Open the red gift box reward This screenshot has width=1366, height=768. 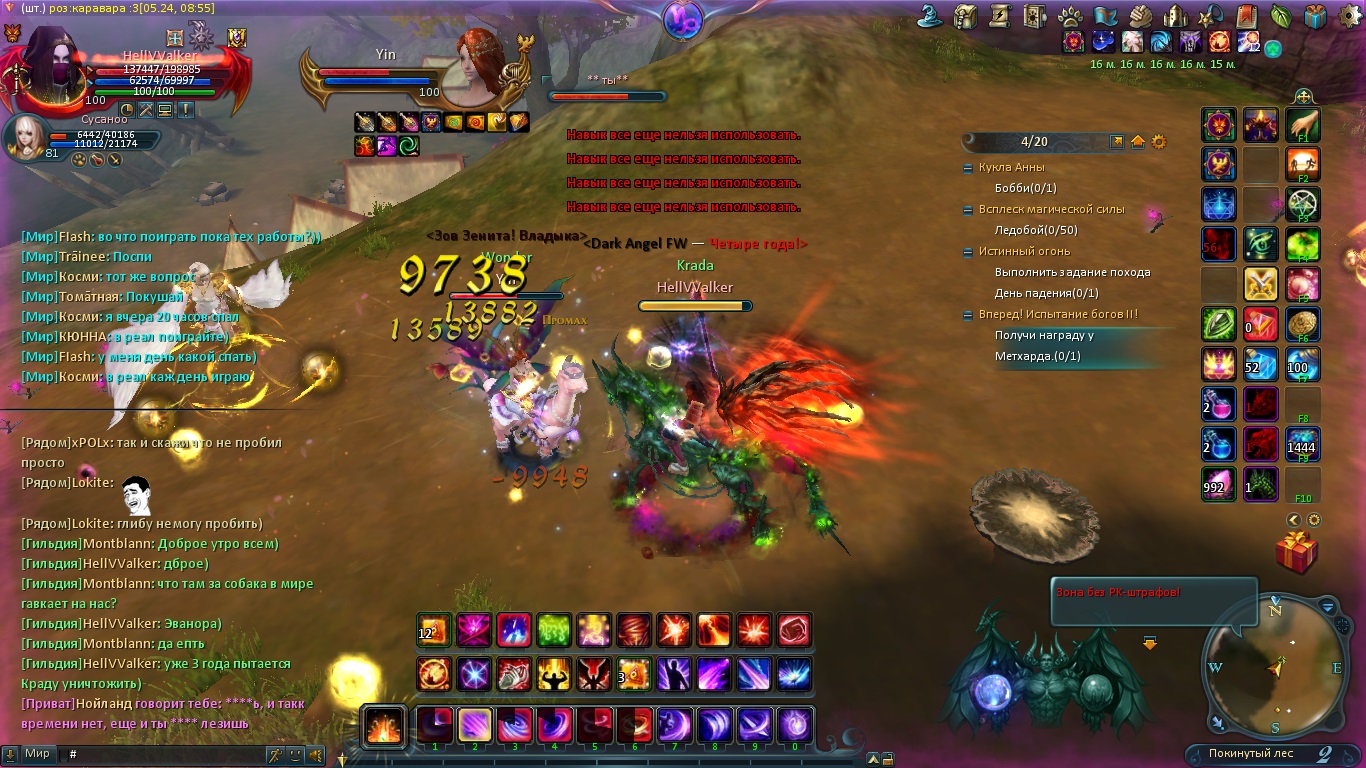tap(1297, 552)
